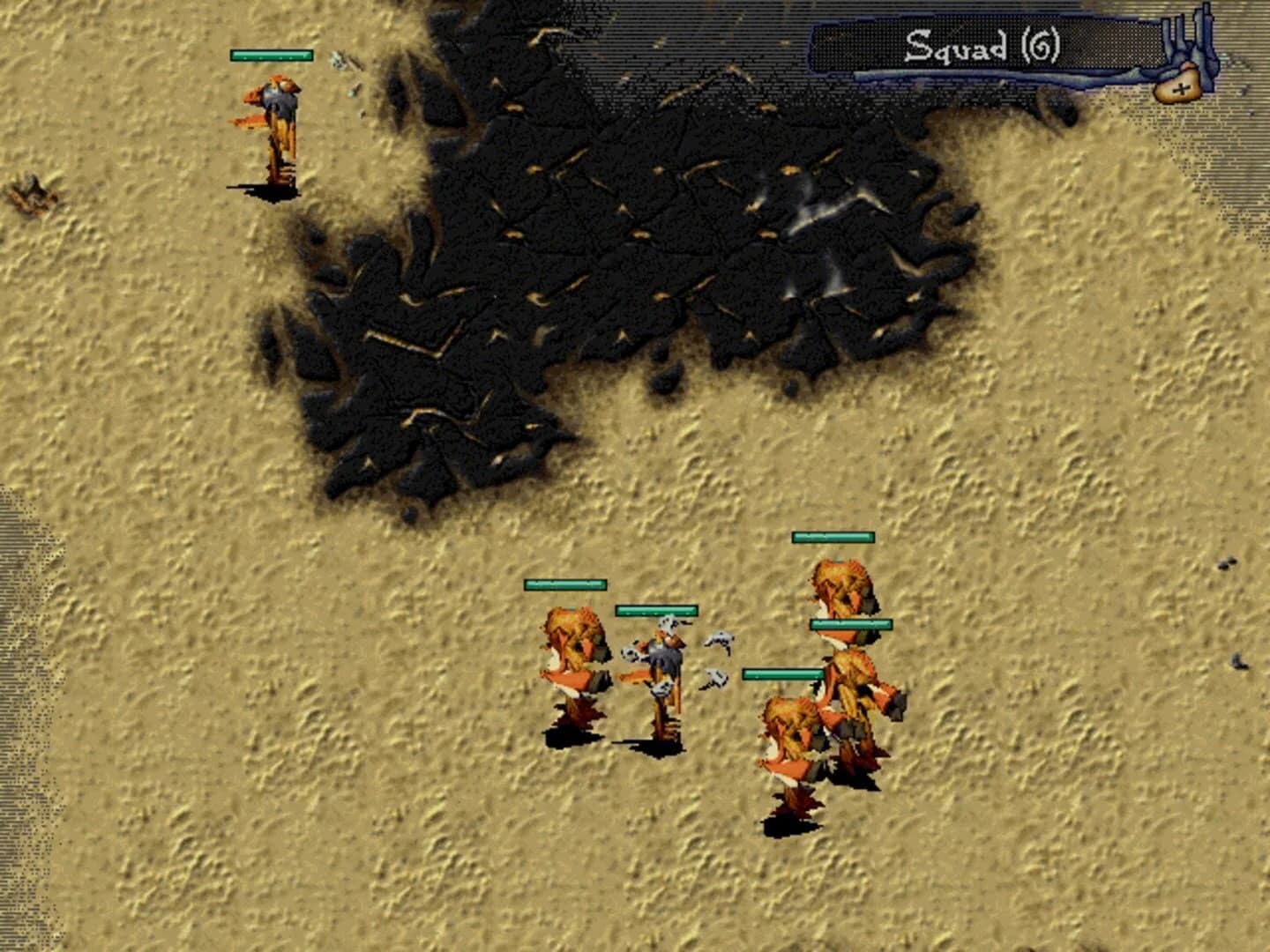1270x952 pixels.
Task: Click the health bar above the gray rider
Action: point(655,609)
